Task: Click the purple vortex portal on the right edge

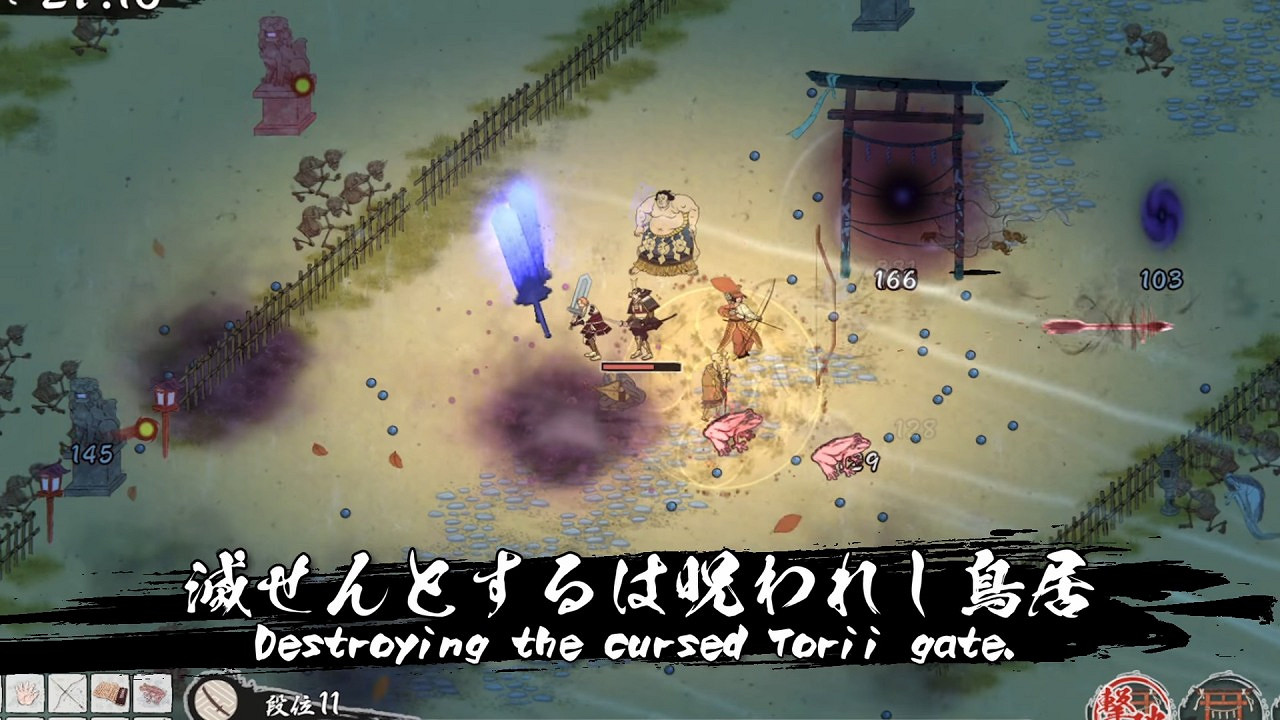Action: [1160, 212]
